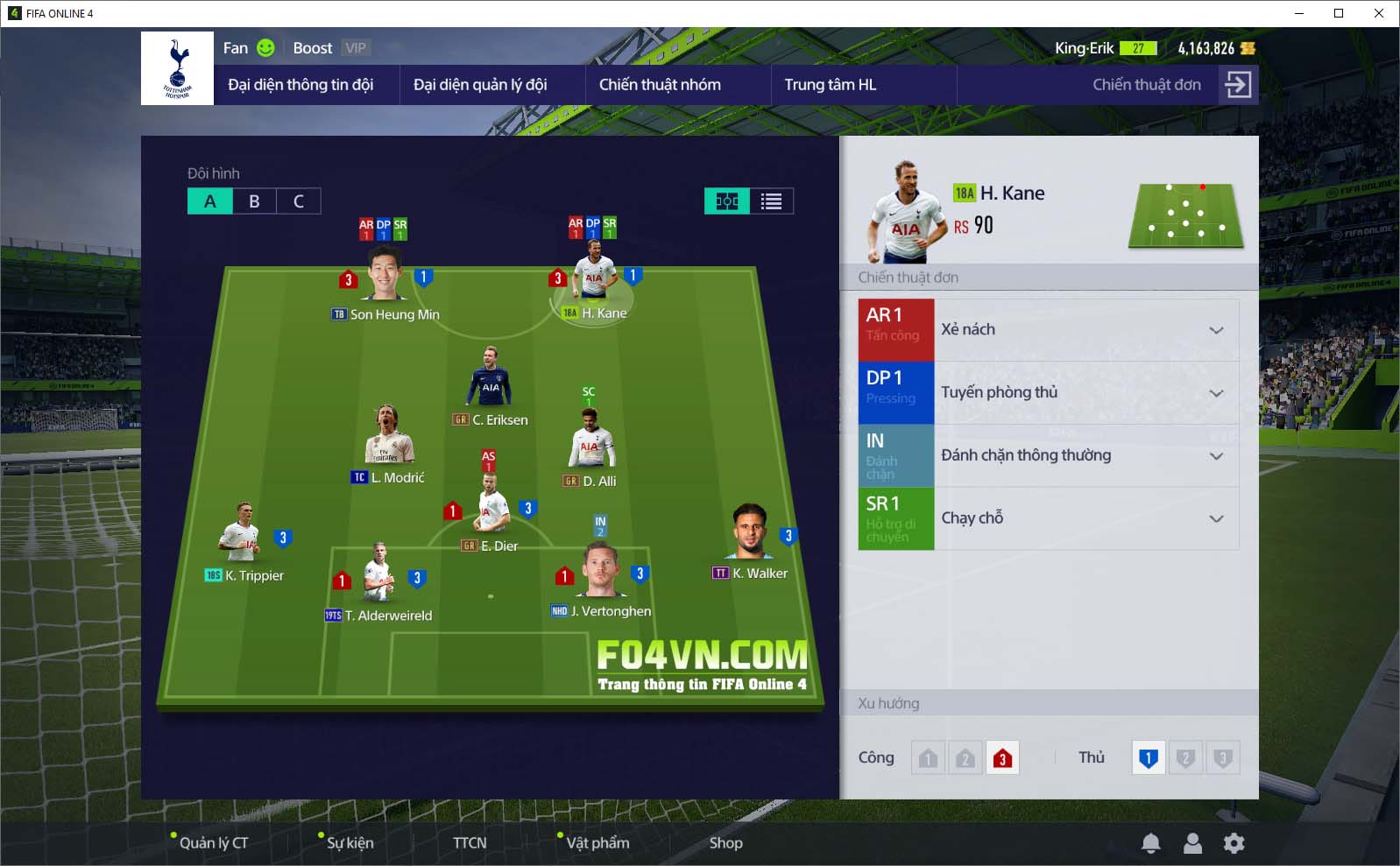Open the Đại diện thông tin đội tab
This screenshot has width=1400, height=866.
pos(301,85)
